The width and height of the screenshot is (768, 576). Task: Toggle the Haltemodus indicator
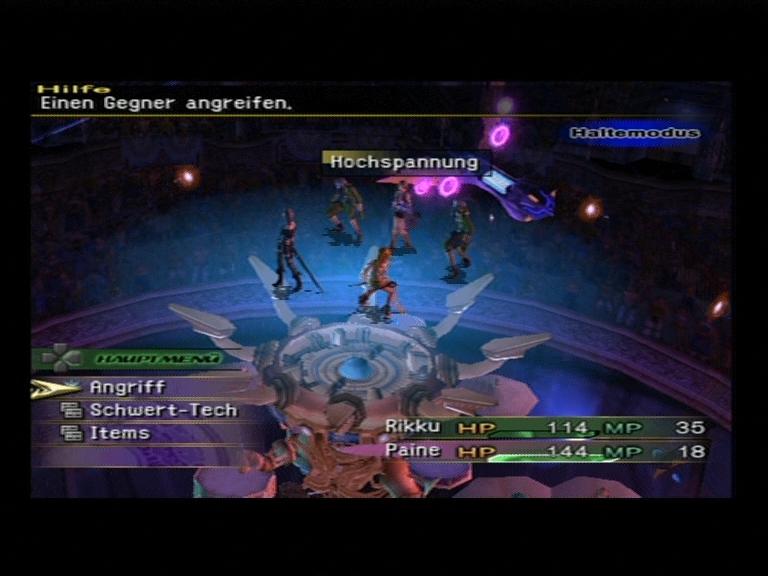(x=634, y=133)
